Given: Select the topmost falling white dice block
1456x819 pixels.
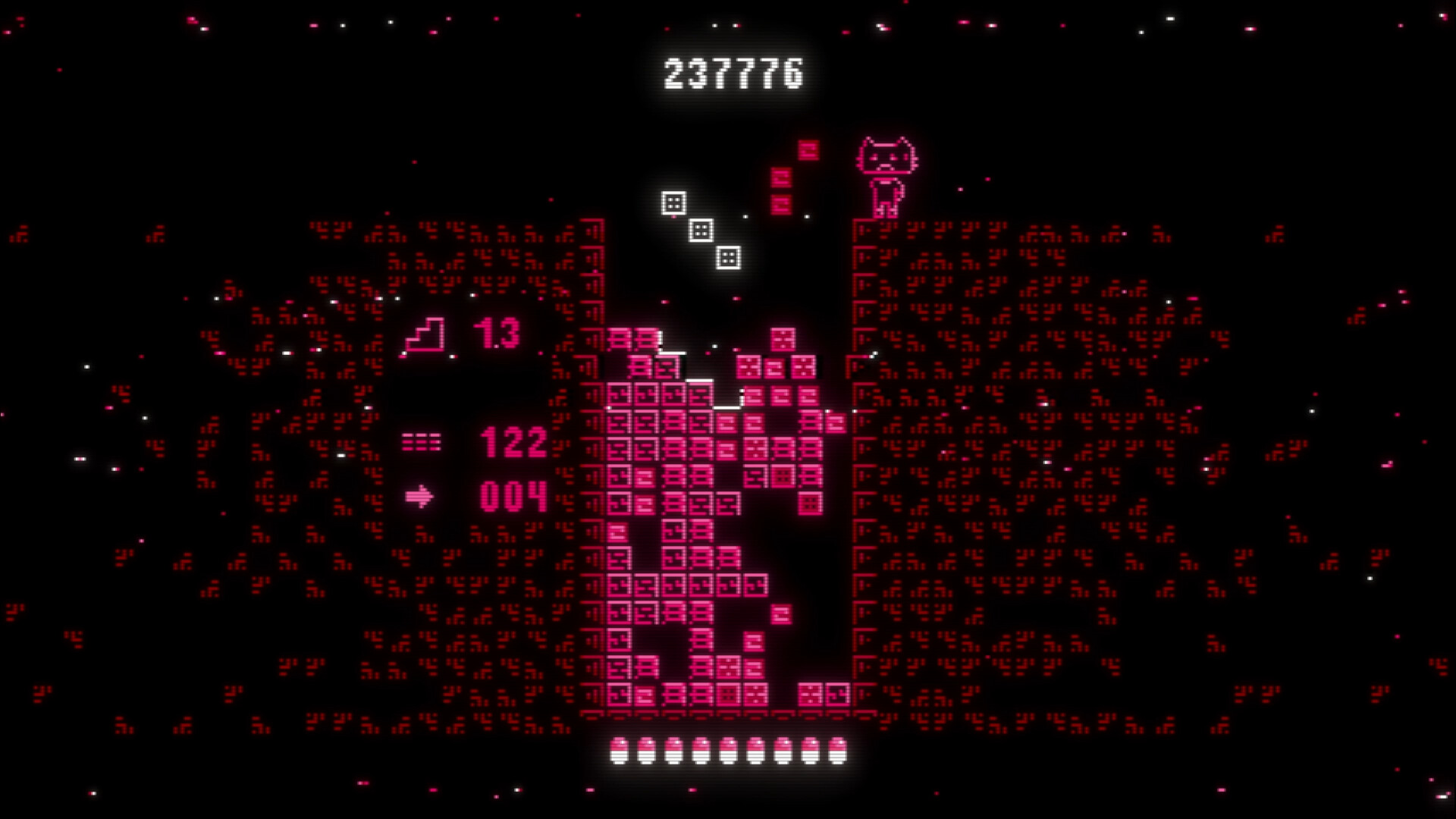Looking at the screenshot, I should [x=672, y=202].
